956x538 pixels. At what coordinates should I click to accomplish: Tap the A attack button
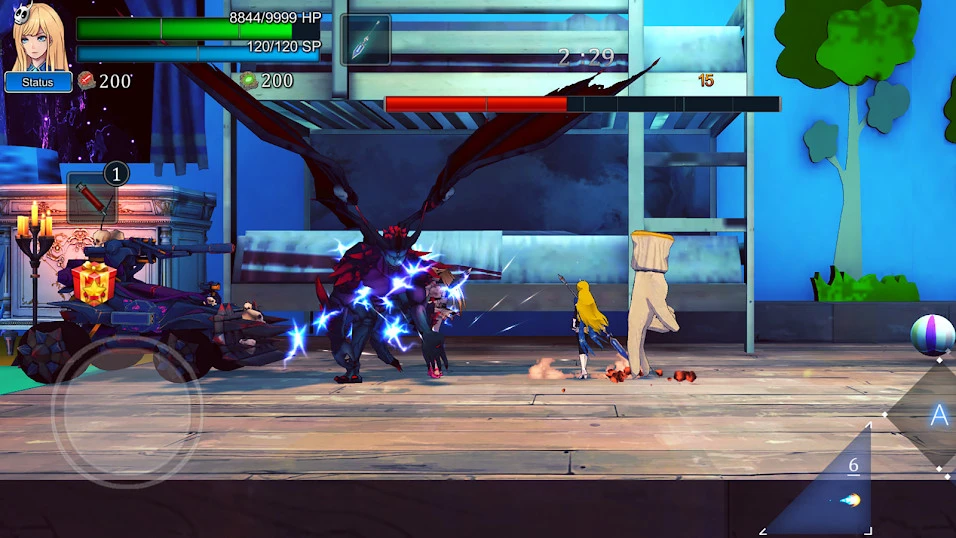[935, 415]
